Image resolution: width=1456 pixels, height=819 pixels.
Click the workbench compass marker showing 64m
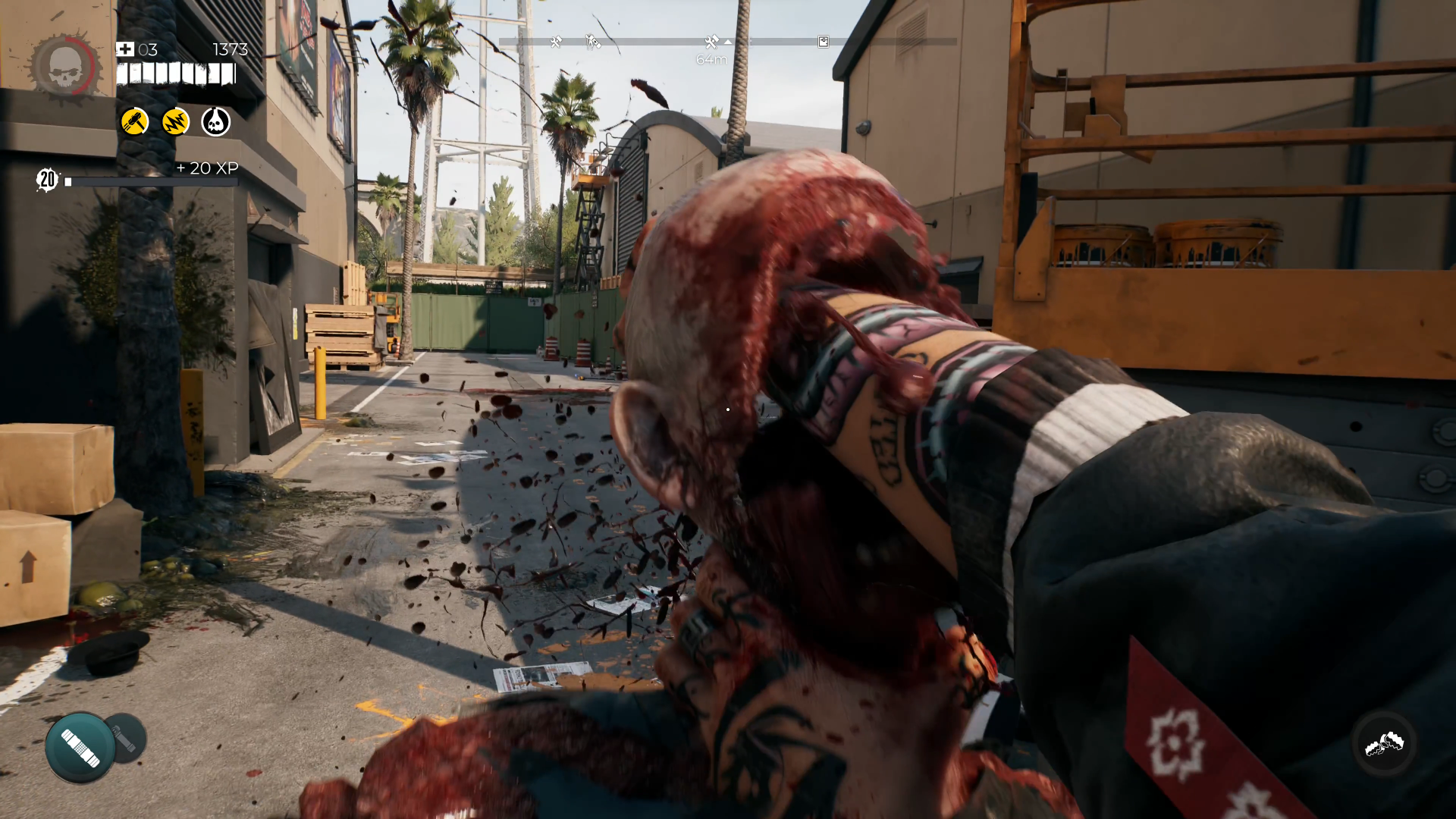tap(711, 42)
